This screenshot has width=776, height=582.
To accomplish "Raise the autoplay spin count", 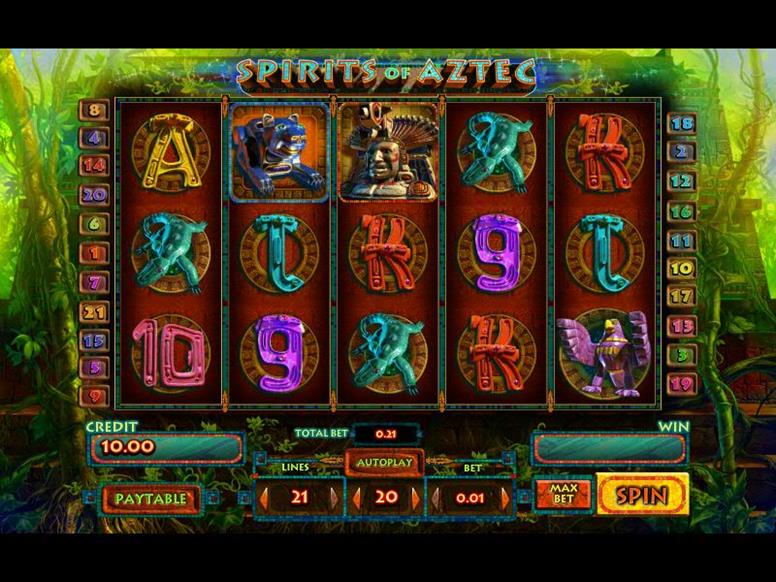I will (x=416, y=497).
